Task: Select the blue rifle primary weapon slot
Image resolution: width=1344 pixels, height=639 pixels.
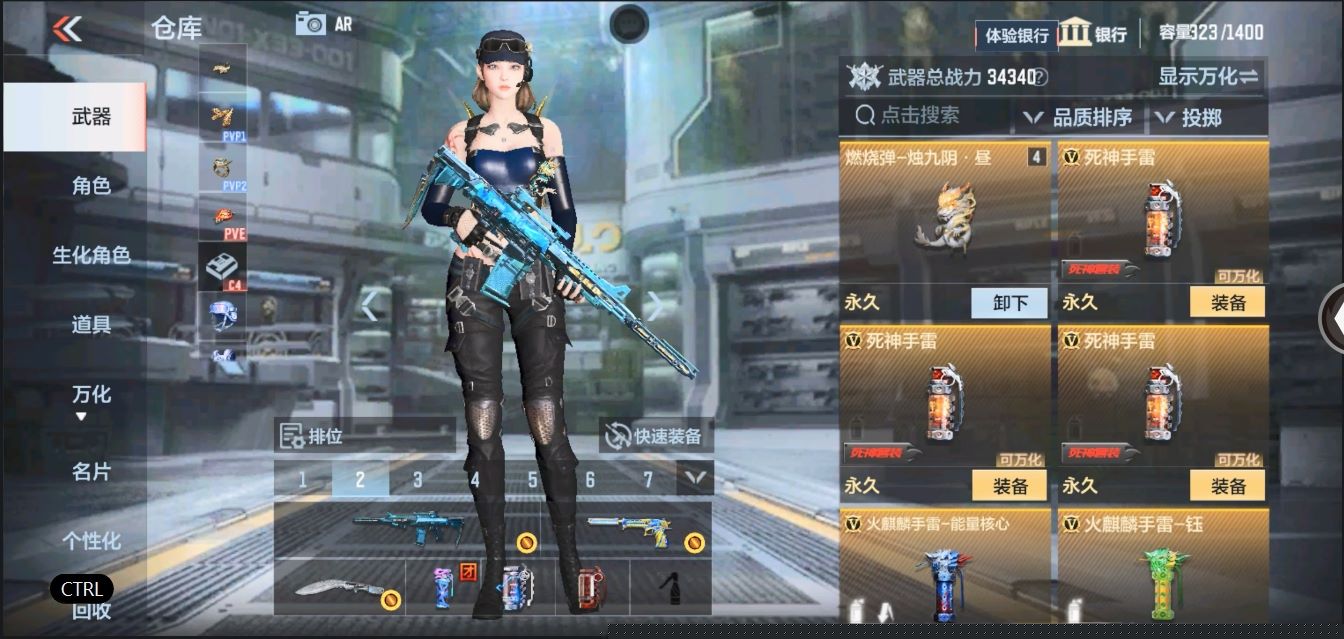Action: (408, 528)
